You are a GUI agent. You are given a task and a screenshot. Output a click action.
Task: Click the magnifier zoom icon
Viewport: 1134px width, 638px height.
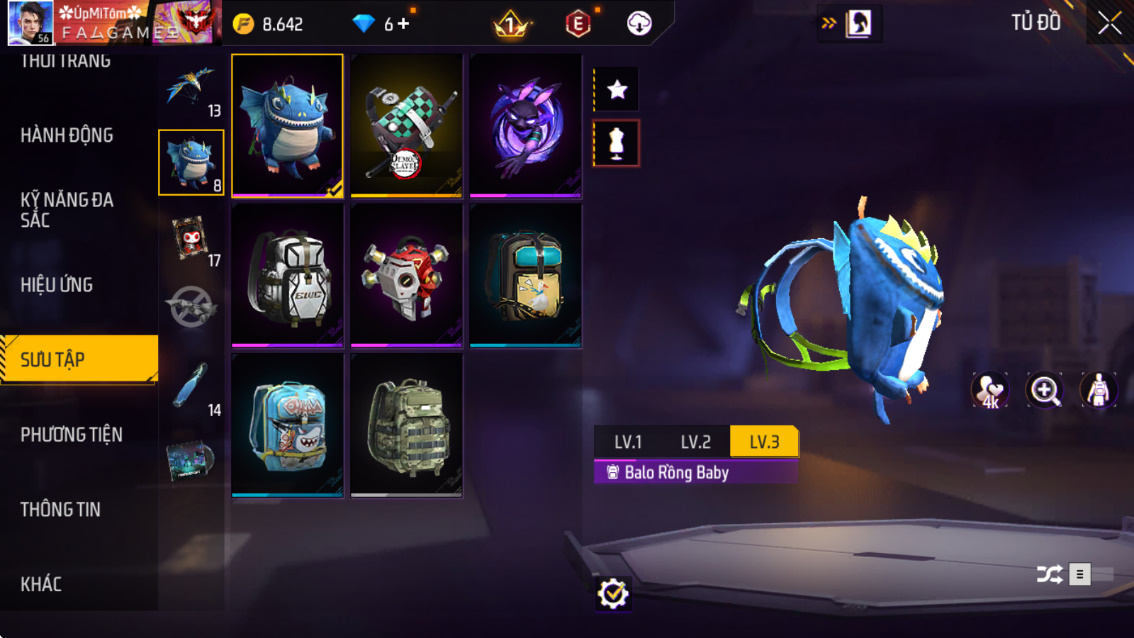(x=1045, y=391)
